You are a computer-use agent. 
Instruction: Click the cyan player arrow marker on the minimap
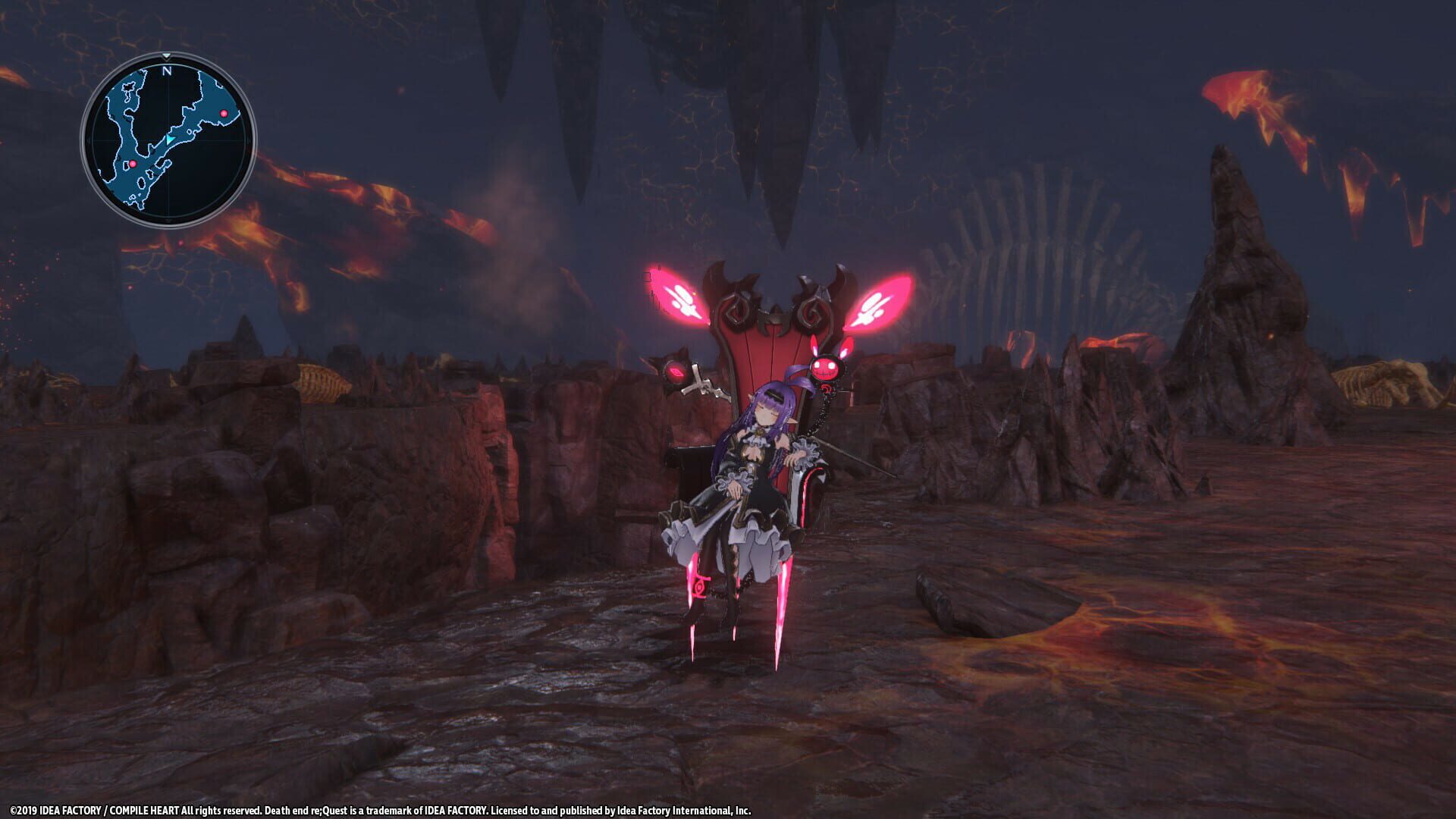click(169, 139)
